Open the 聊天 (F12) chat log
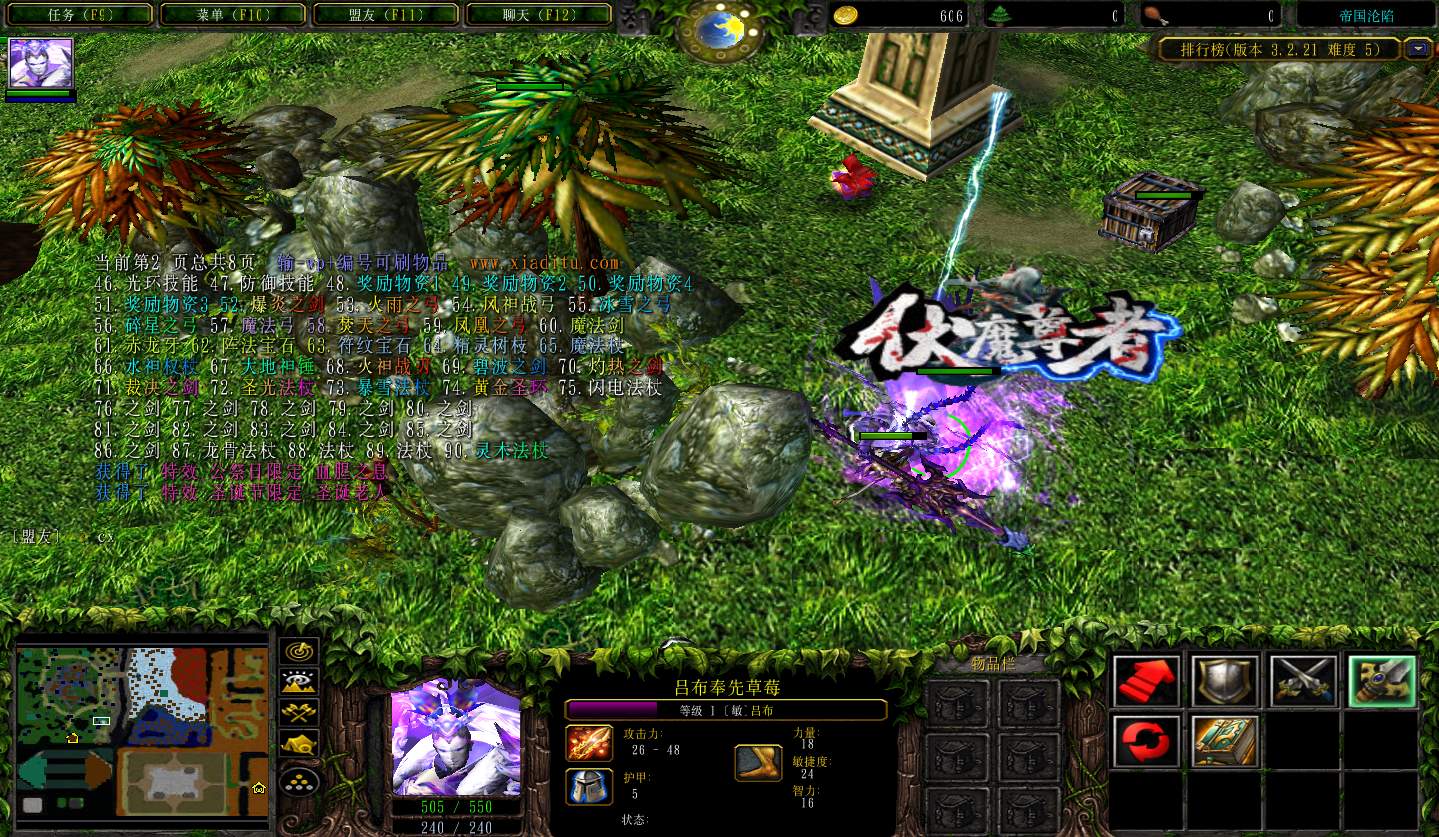 point(539,15)
